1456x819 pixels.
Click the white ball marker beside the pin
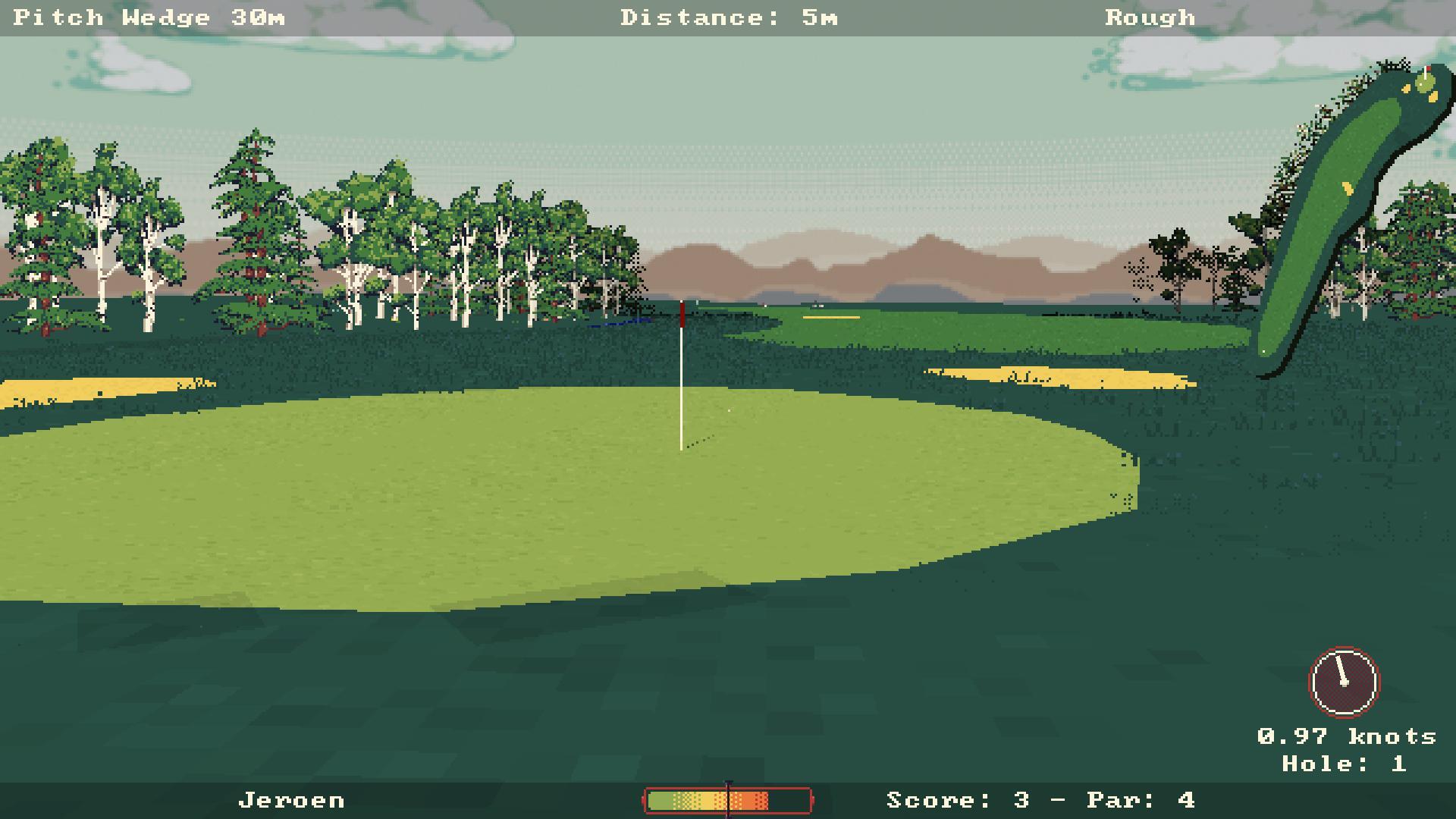pos(729,410)
